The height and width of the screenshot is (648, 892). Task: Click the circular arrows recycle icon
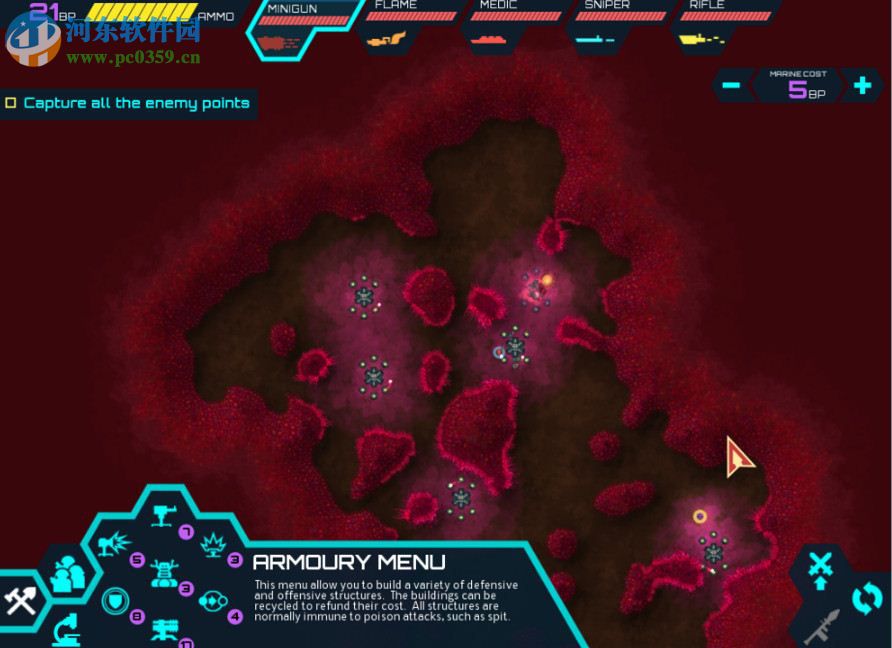coord(866,599)
